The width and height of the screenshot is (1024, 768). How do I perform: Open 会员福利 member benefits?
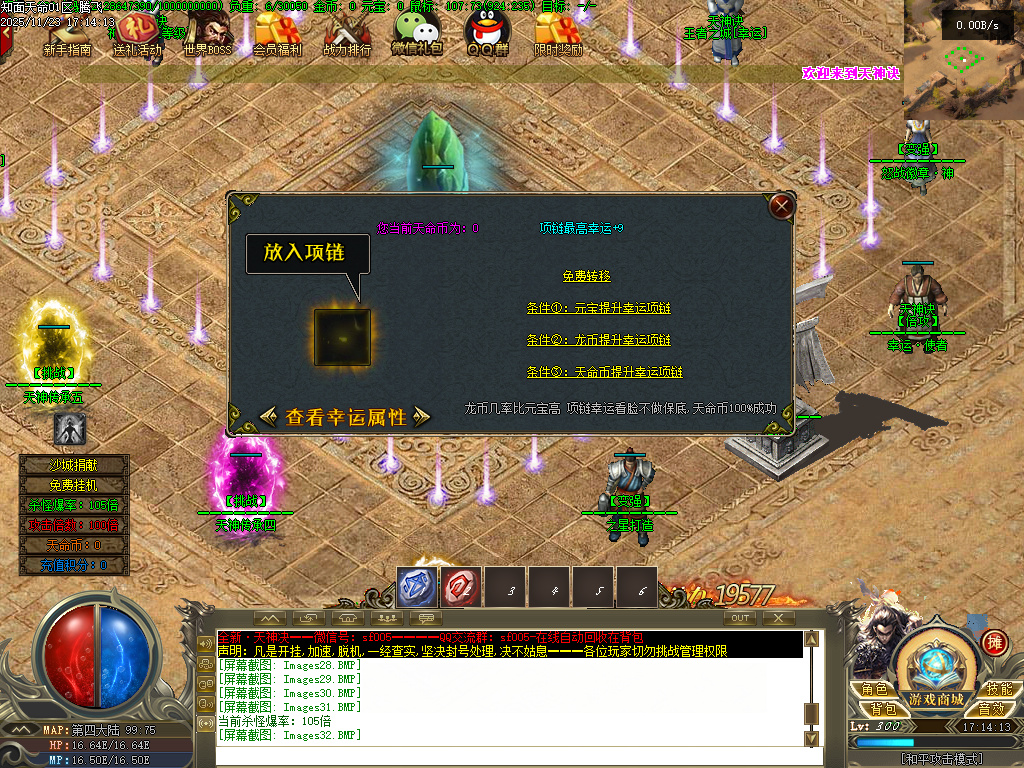277,36
